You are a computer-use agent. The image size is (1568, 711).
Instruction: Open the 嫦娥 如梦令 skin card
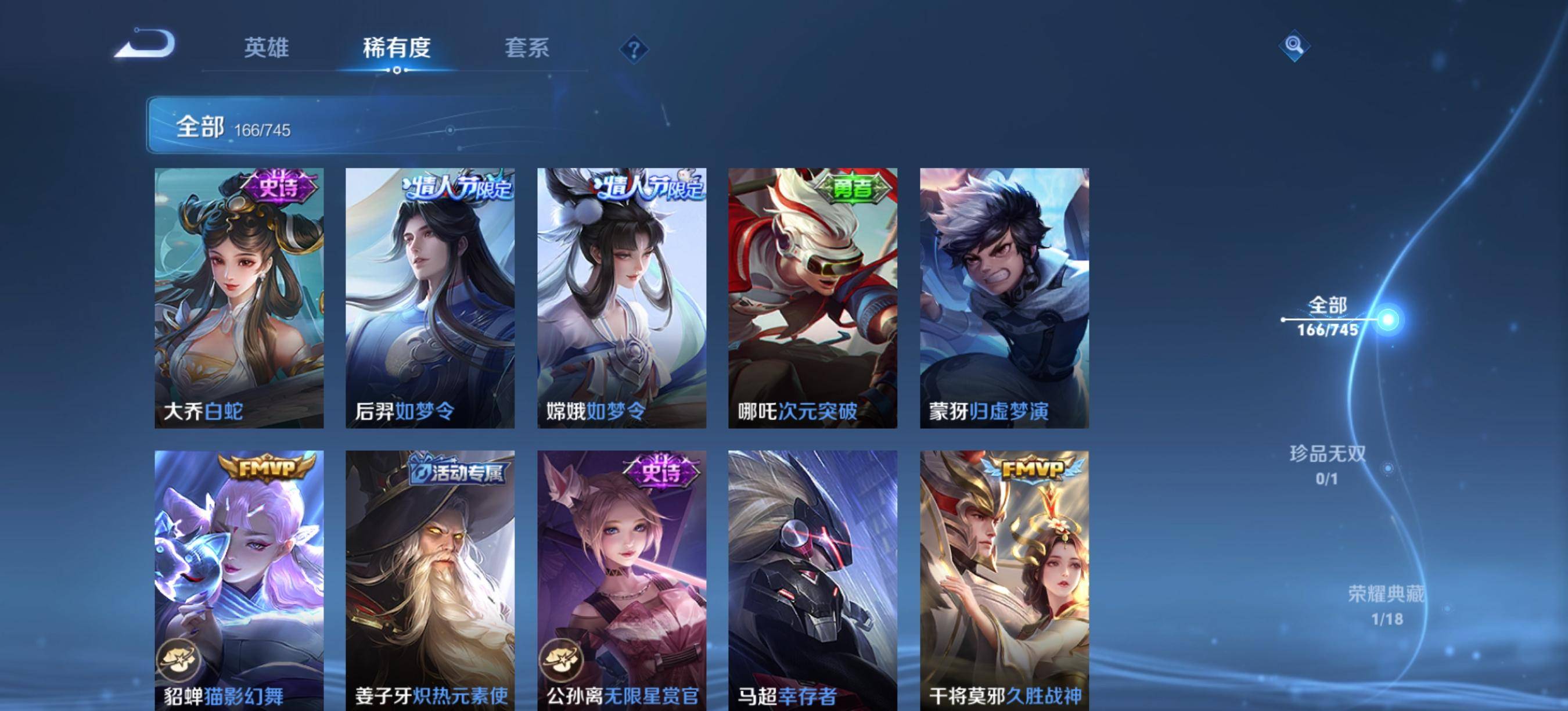621,297
